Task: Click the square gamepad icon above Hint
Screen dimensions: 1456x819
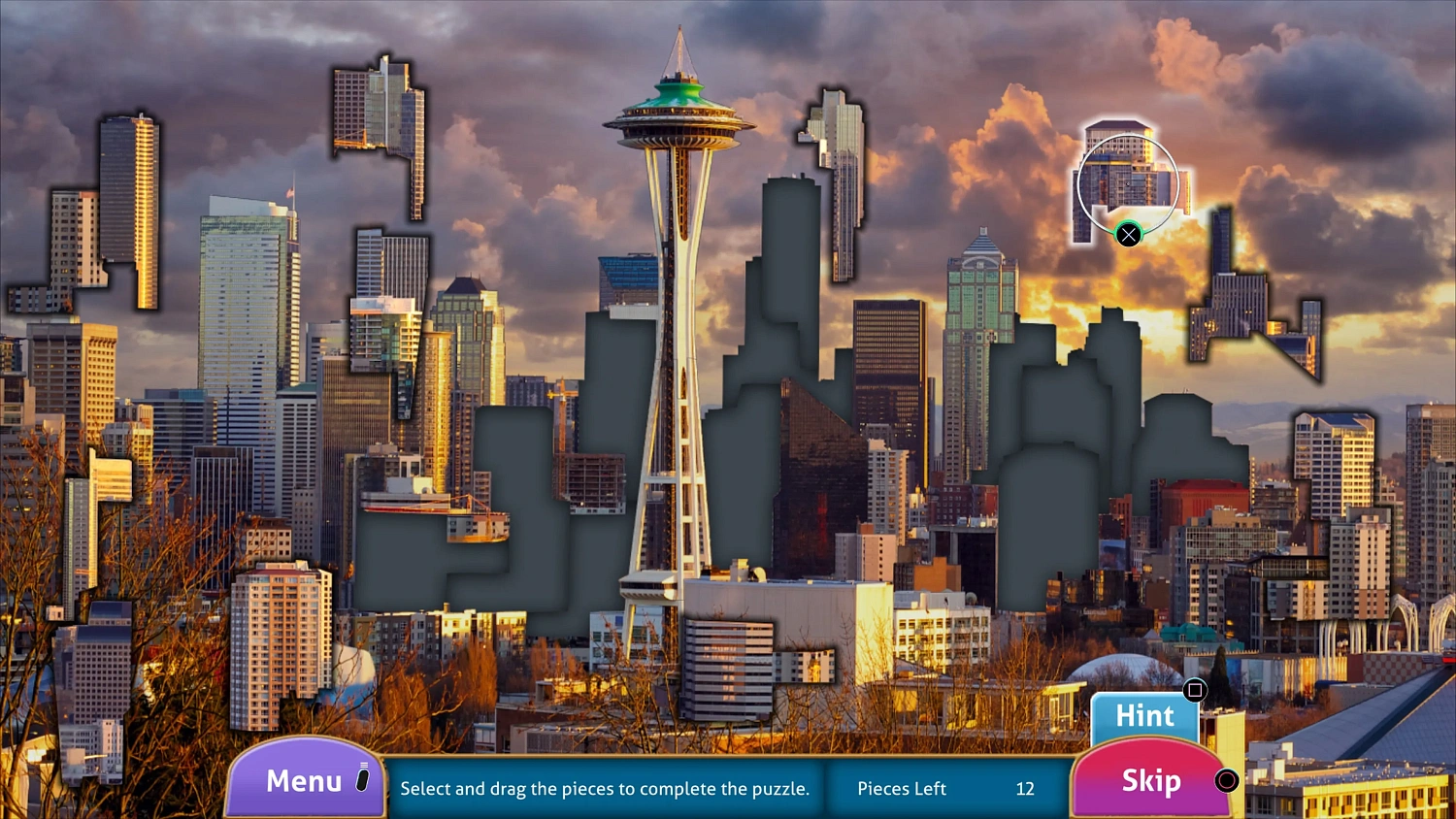Action: click(x=1197, y=690)
